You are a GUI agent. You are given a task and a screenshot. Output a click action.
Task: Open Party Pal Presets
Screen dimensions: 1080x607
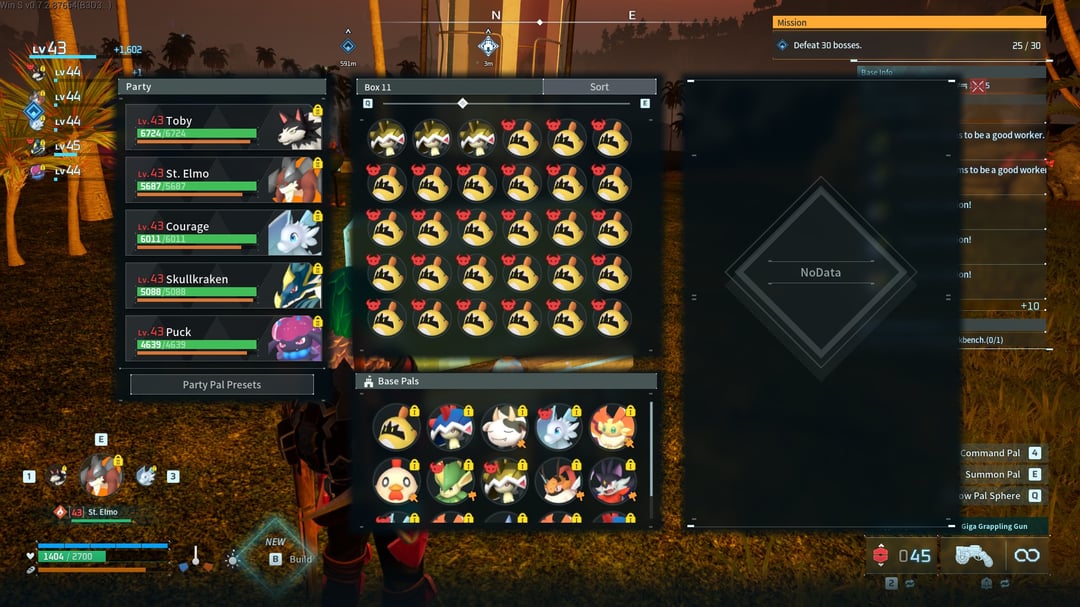222,385
